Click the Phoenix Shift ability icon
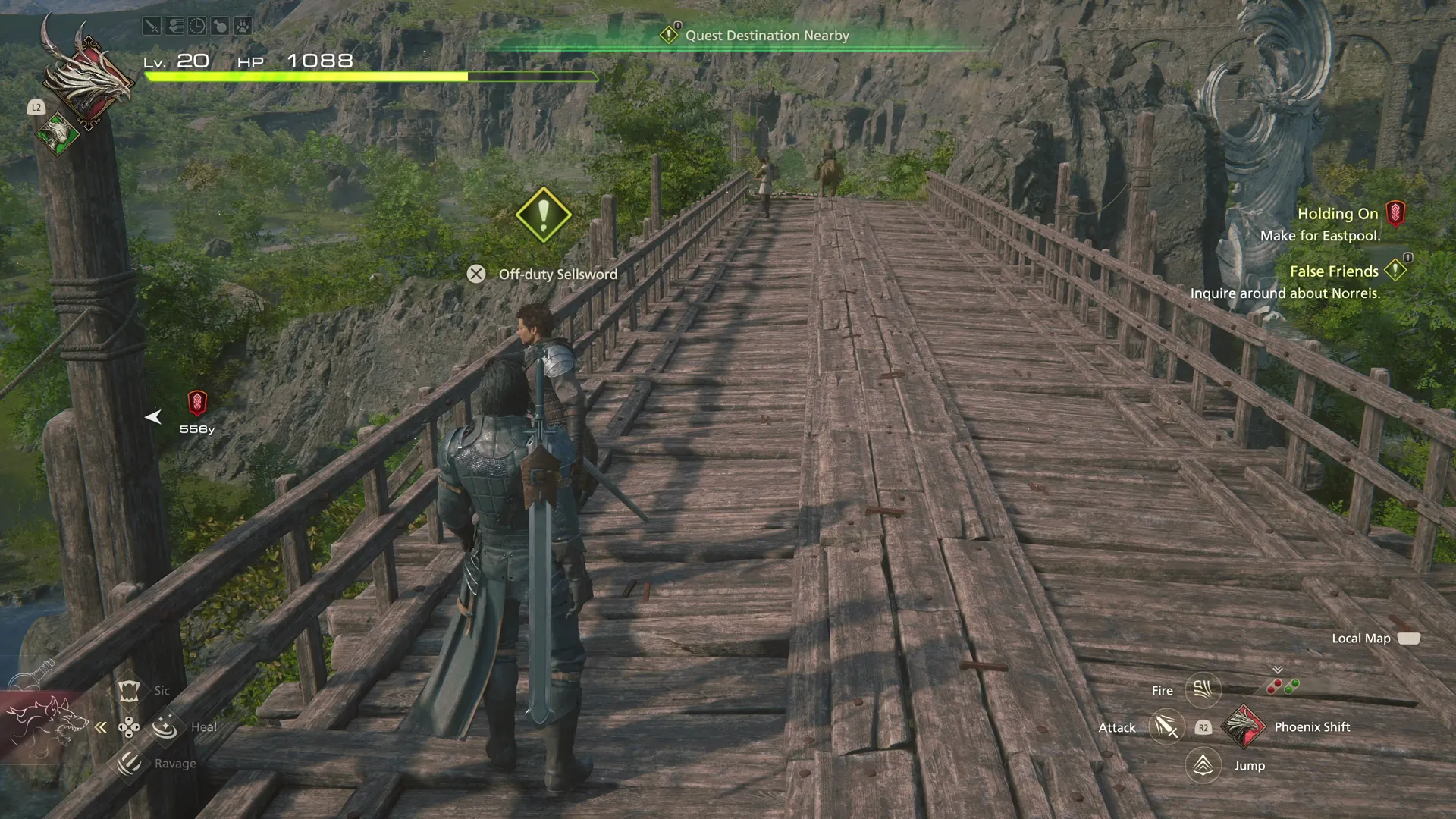This screenshot has height=819, width=1456. 1243,727
